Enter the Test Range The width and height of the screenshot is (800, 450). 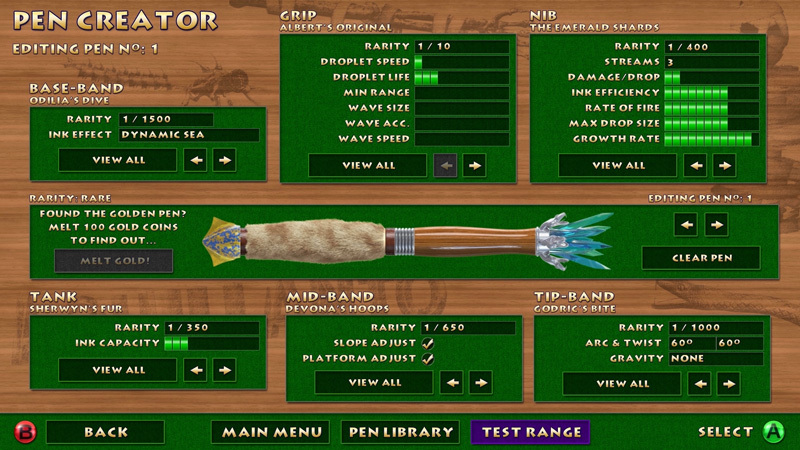click(x=531, y=432)
